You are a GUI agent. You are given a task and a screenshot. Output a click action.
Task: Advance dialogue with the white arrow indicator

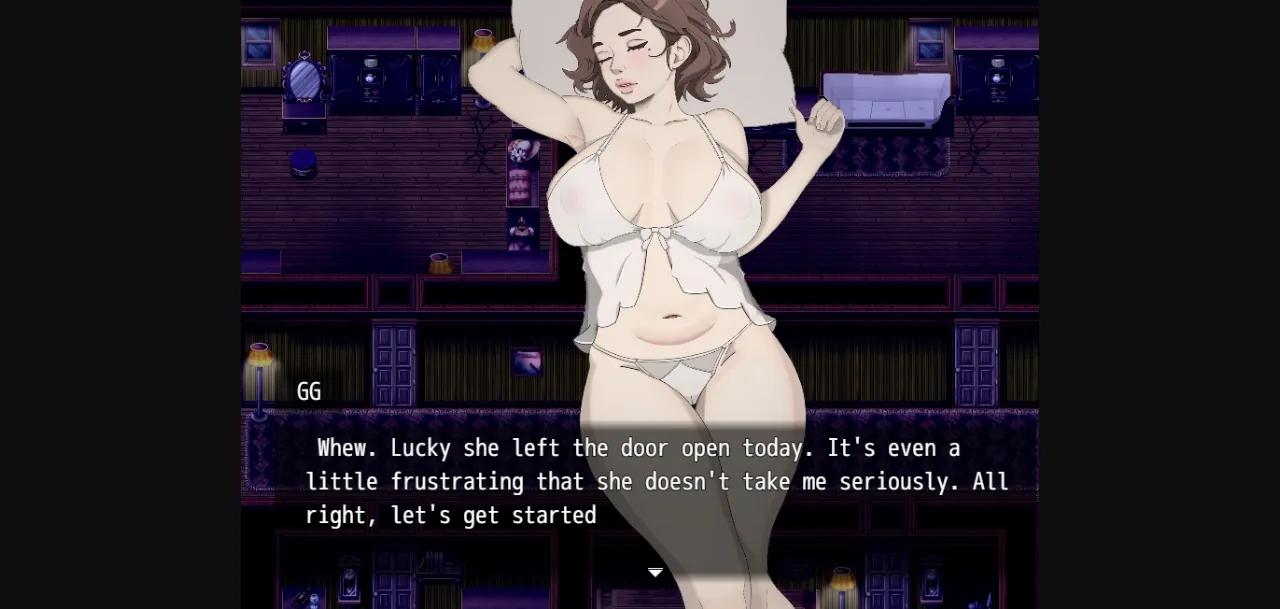[x=655, y=572]
